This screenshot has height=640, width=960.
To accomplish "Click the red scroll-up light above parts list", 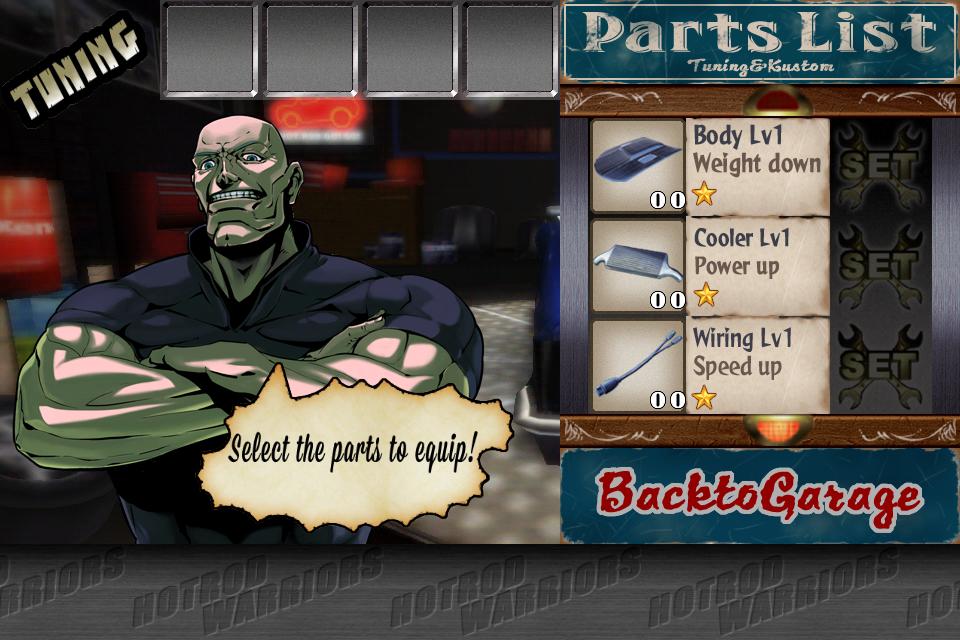I will [x=777, y=101].
